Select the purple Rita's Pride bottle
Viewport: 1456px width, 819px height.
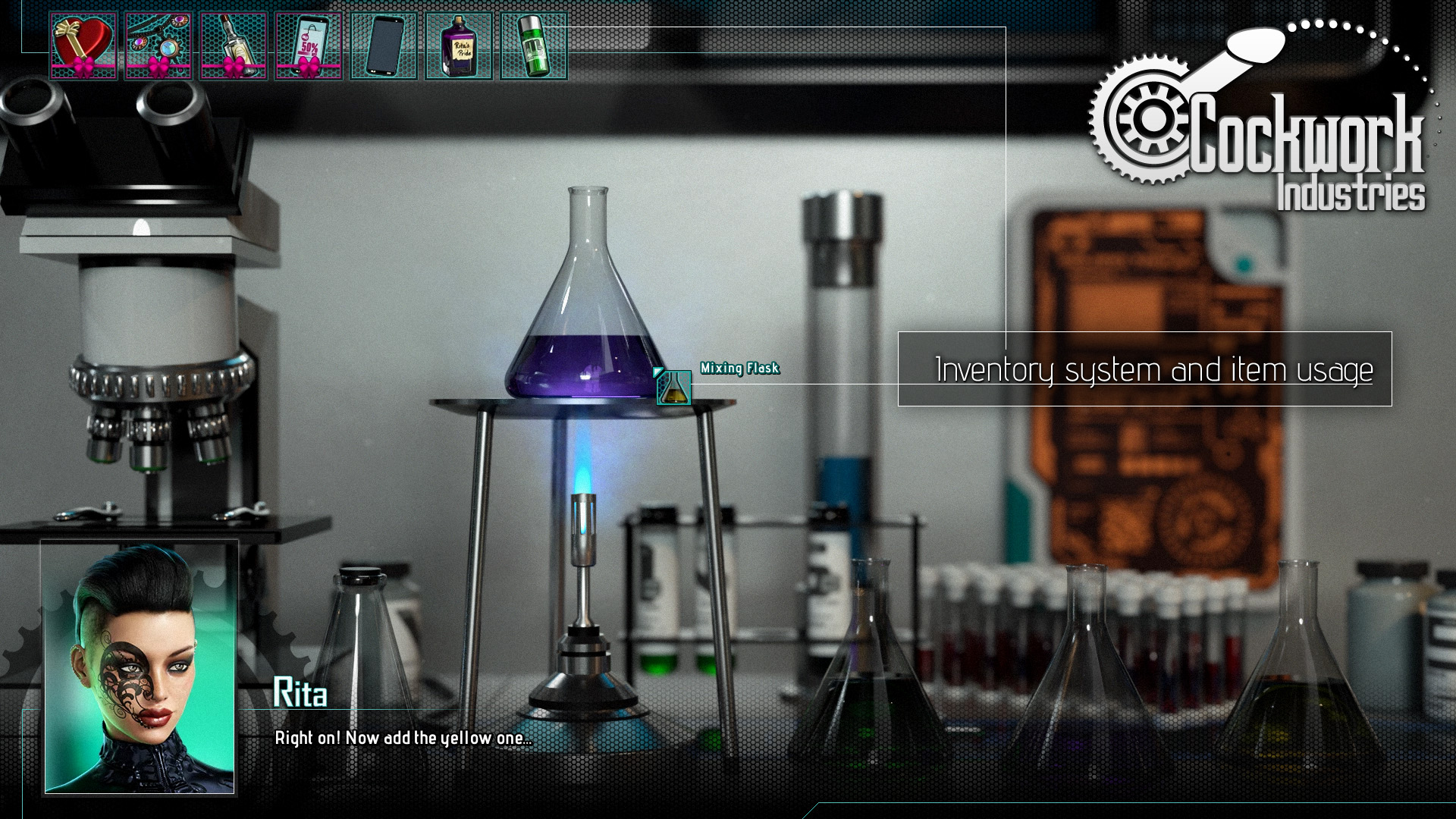[459, 46]
